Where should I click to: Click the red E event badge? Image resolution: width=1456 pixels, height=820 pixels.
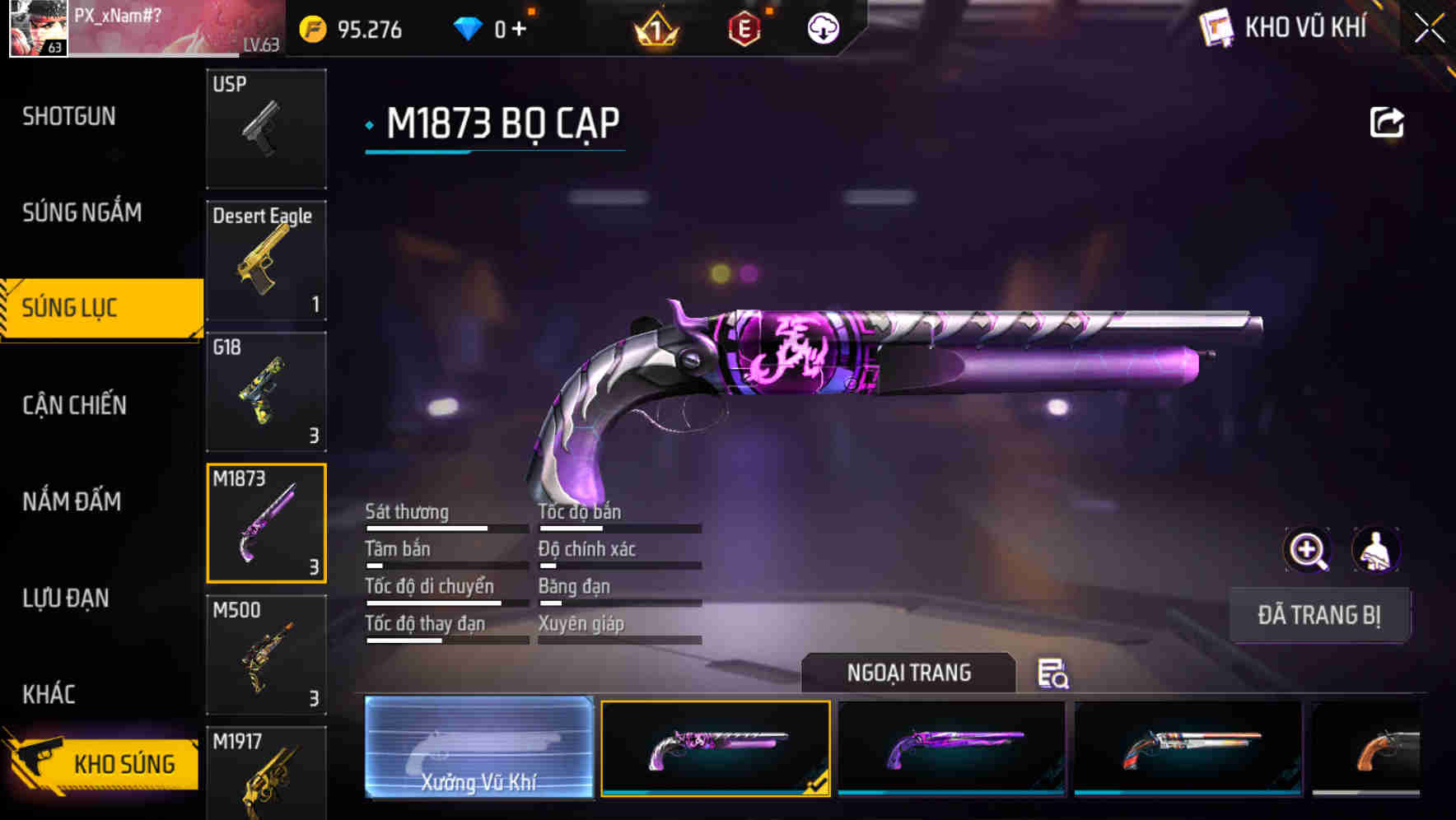click(745, 27)
